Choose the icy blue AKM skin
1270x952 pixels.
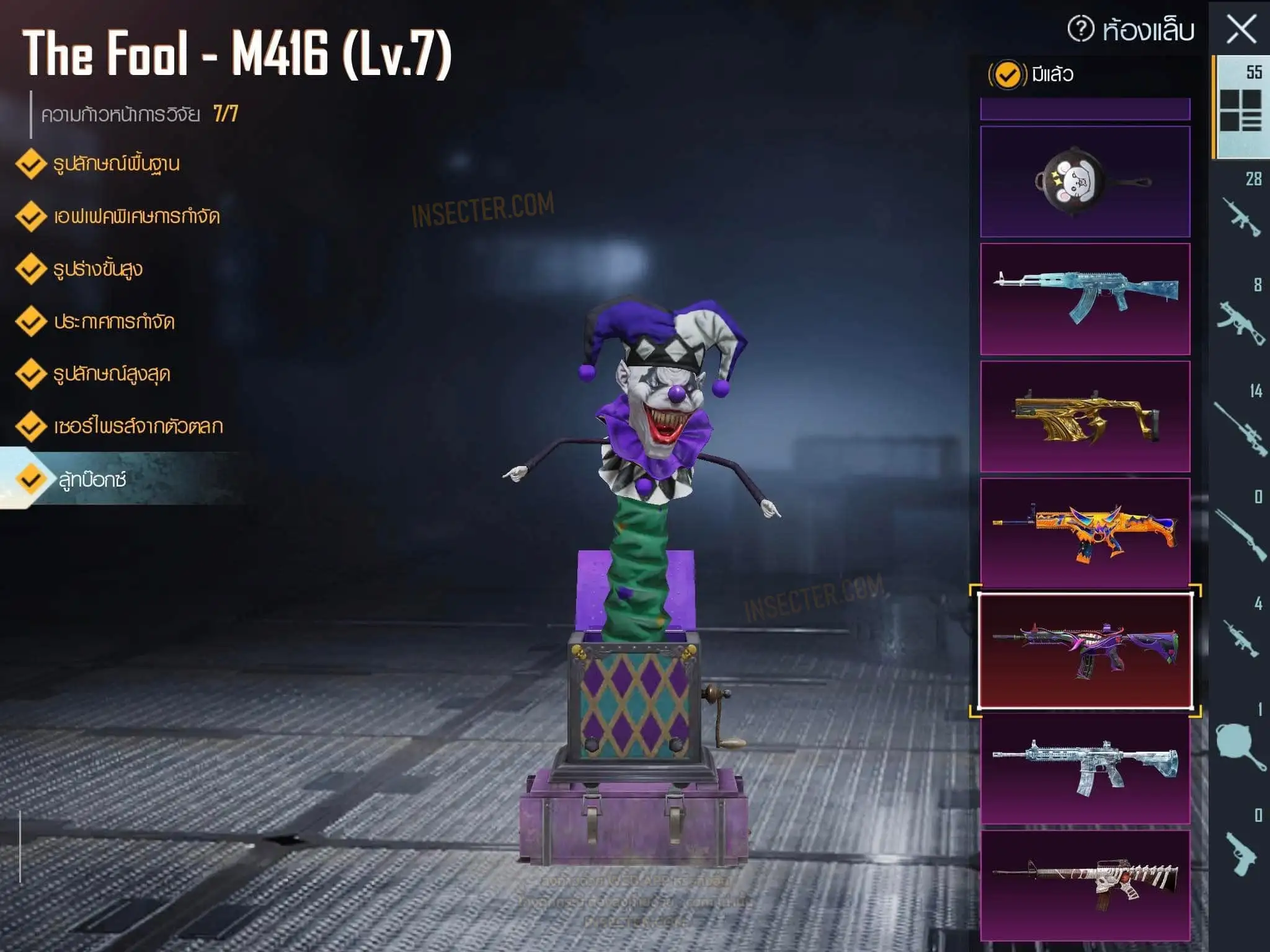(x=1085, y=299)
